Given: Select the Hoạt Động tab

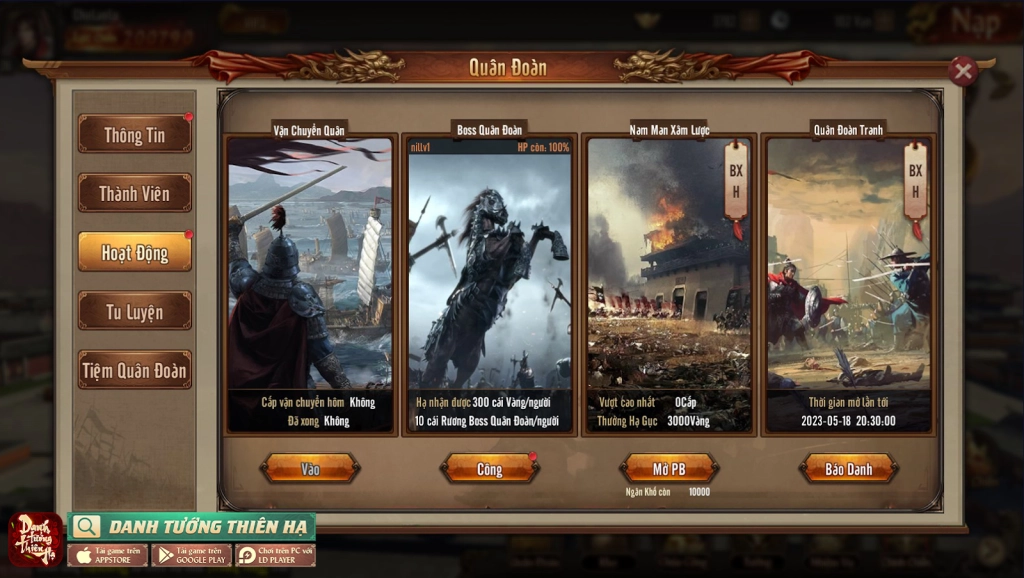Looking at the screenshot, I should coord(135,252).
